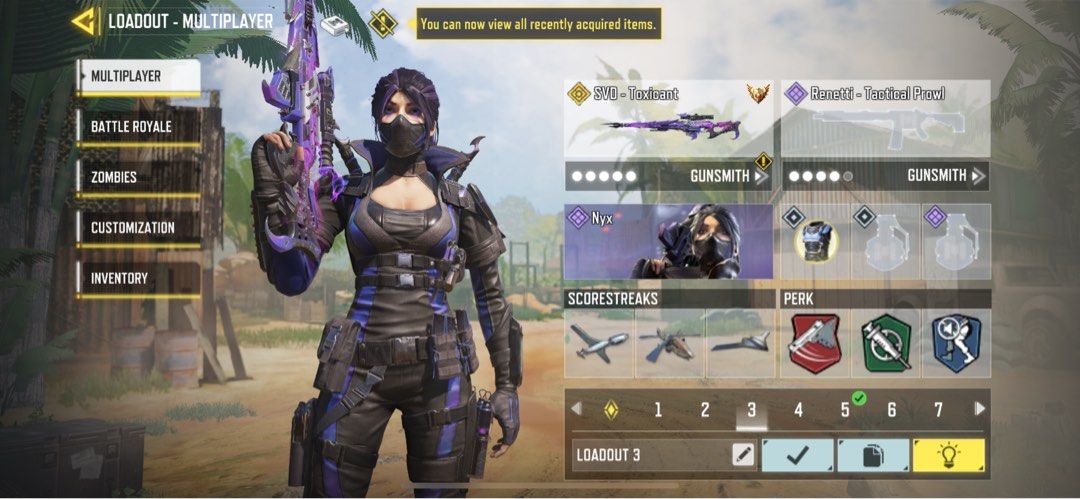The image size is (1080, 499).
Task: Open the Inventory menu
Action: pos(138,278)
